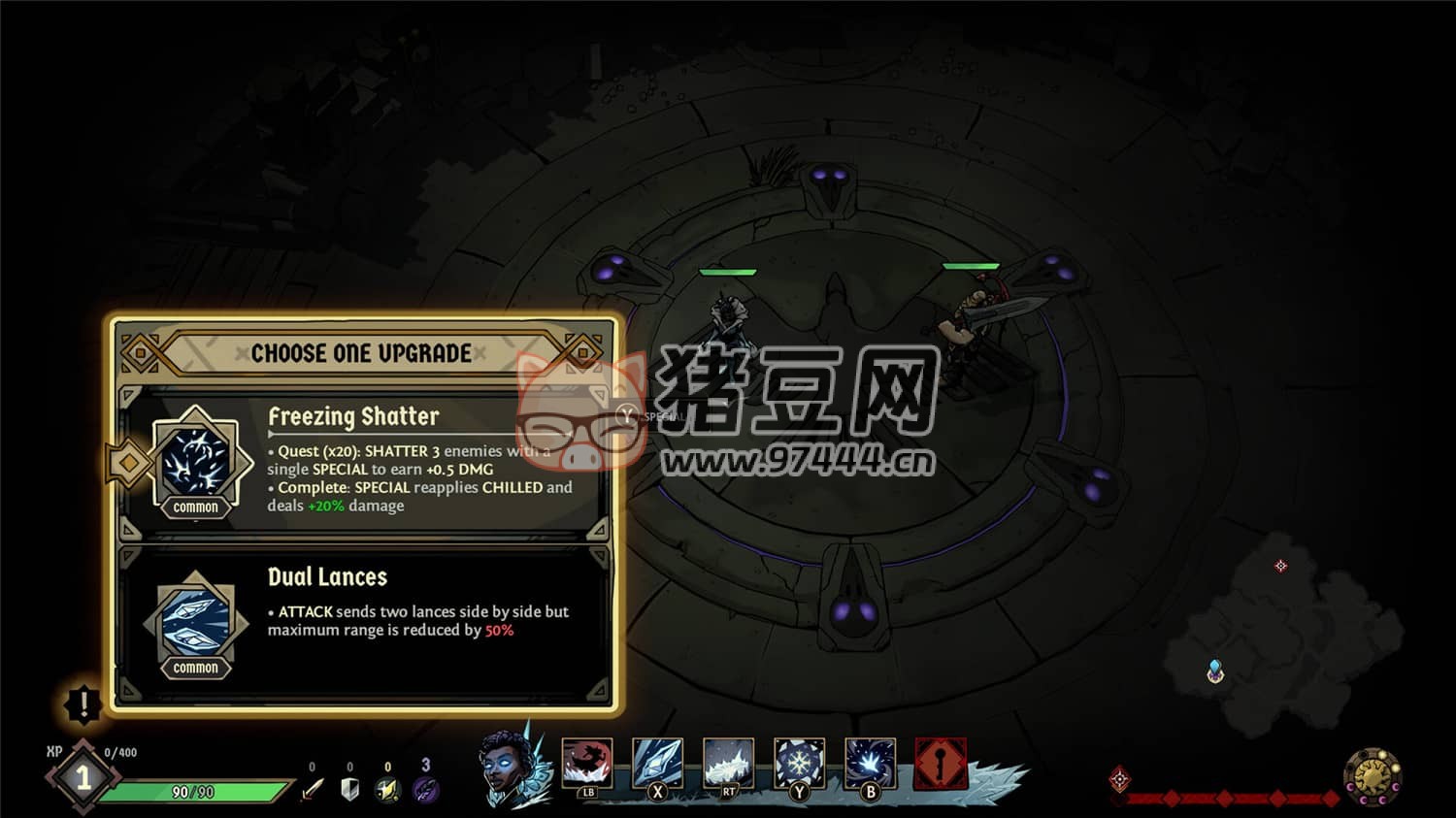Click the sword attack stat icon
Viewport: 1456px width, 818px height.
pyautogui.click(x=312, y=789)
